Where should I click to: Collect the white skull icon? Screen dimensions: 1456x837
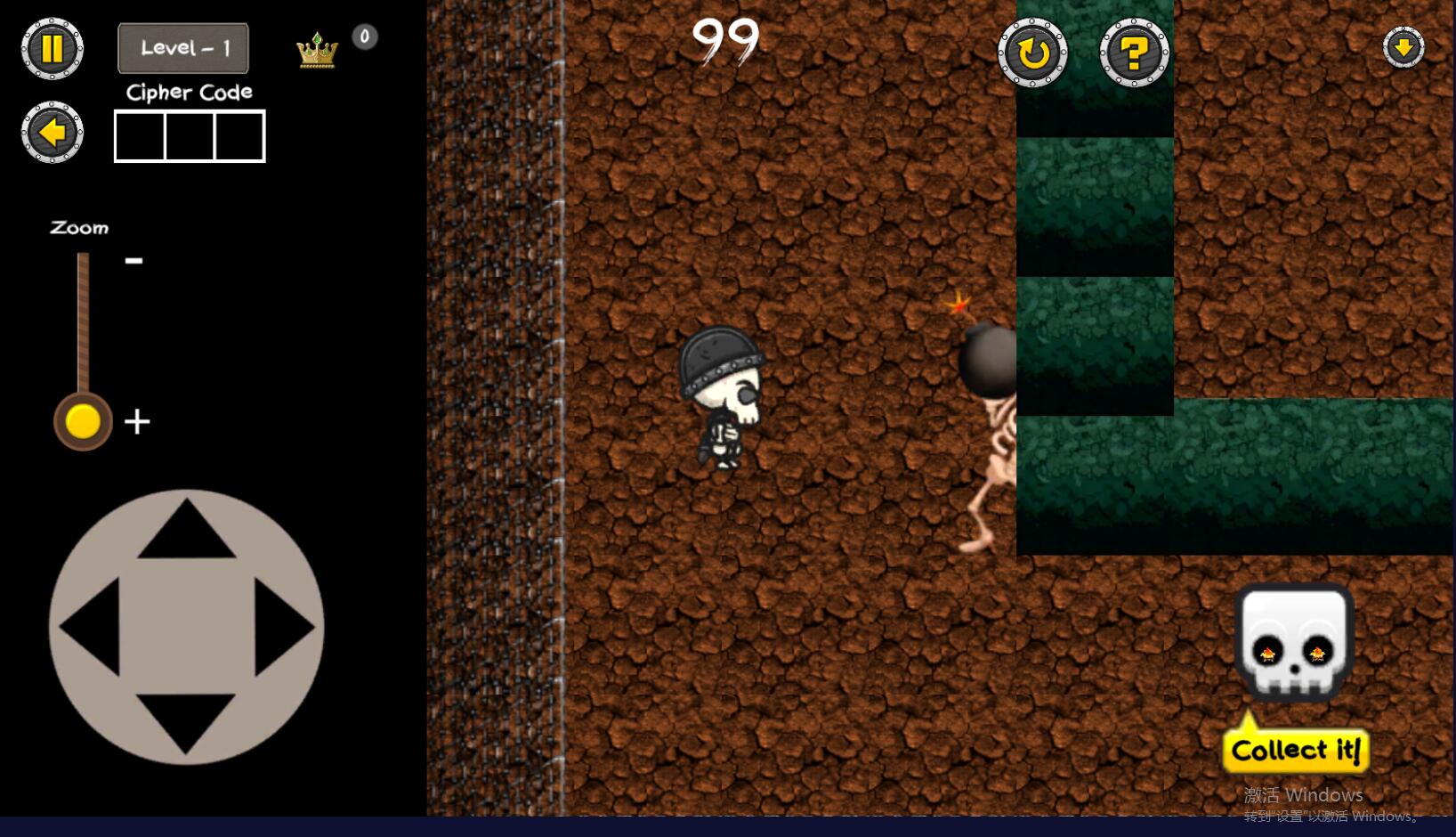(x=1294, y=642)
